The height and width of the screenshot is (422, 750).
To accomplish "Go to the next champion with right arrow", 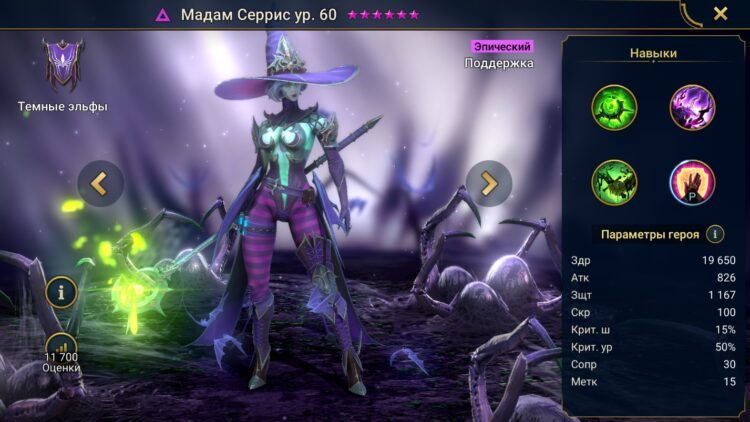I will pos(488,183).
